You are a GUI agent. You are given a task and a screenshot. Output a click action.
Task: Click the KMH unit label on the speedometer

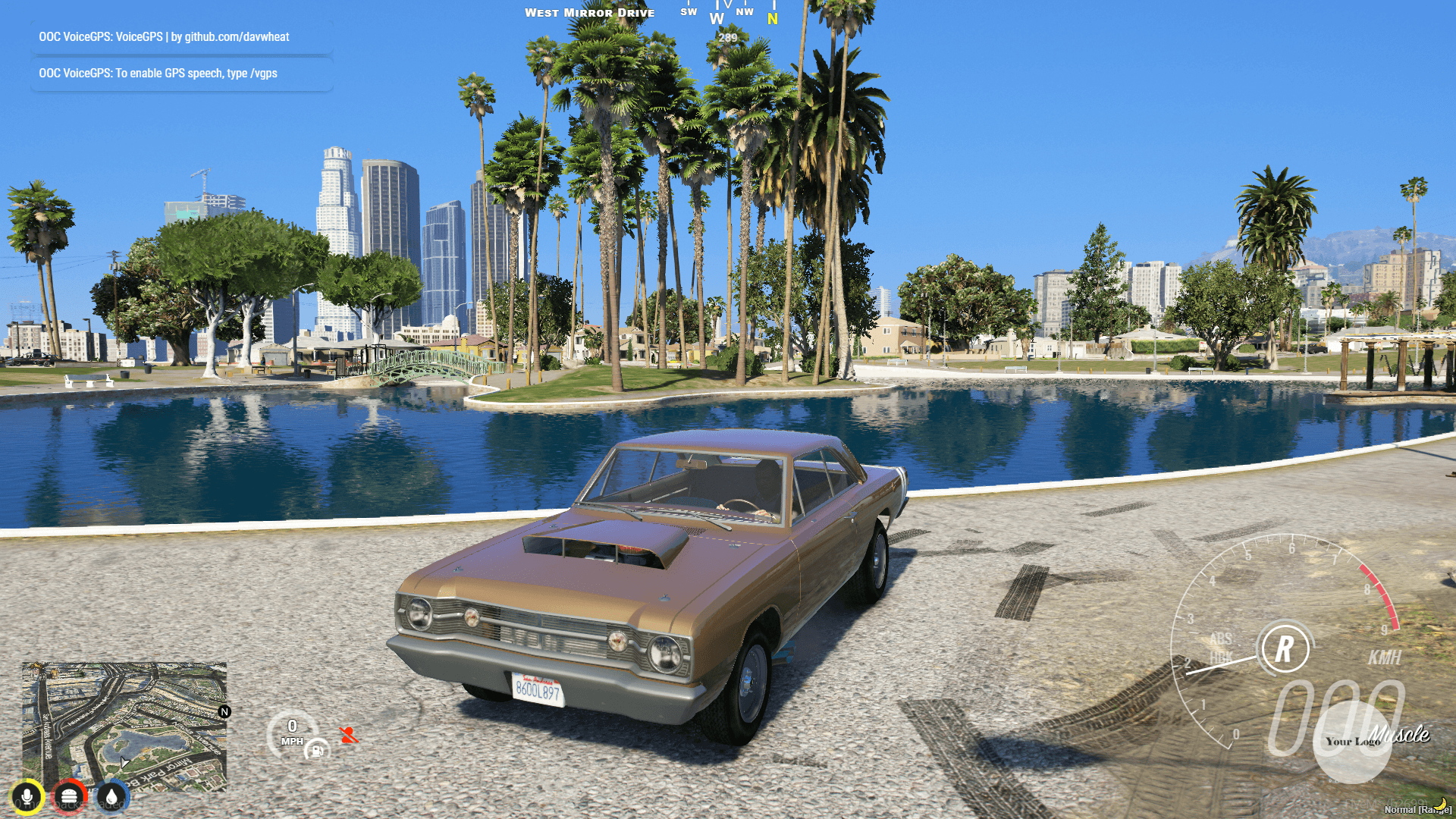[1385, 657]
